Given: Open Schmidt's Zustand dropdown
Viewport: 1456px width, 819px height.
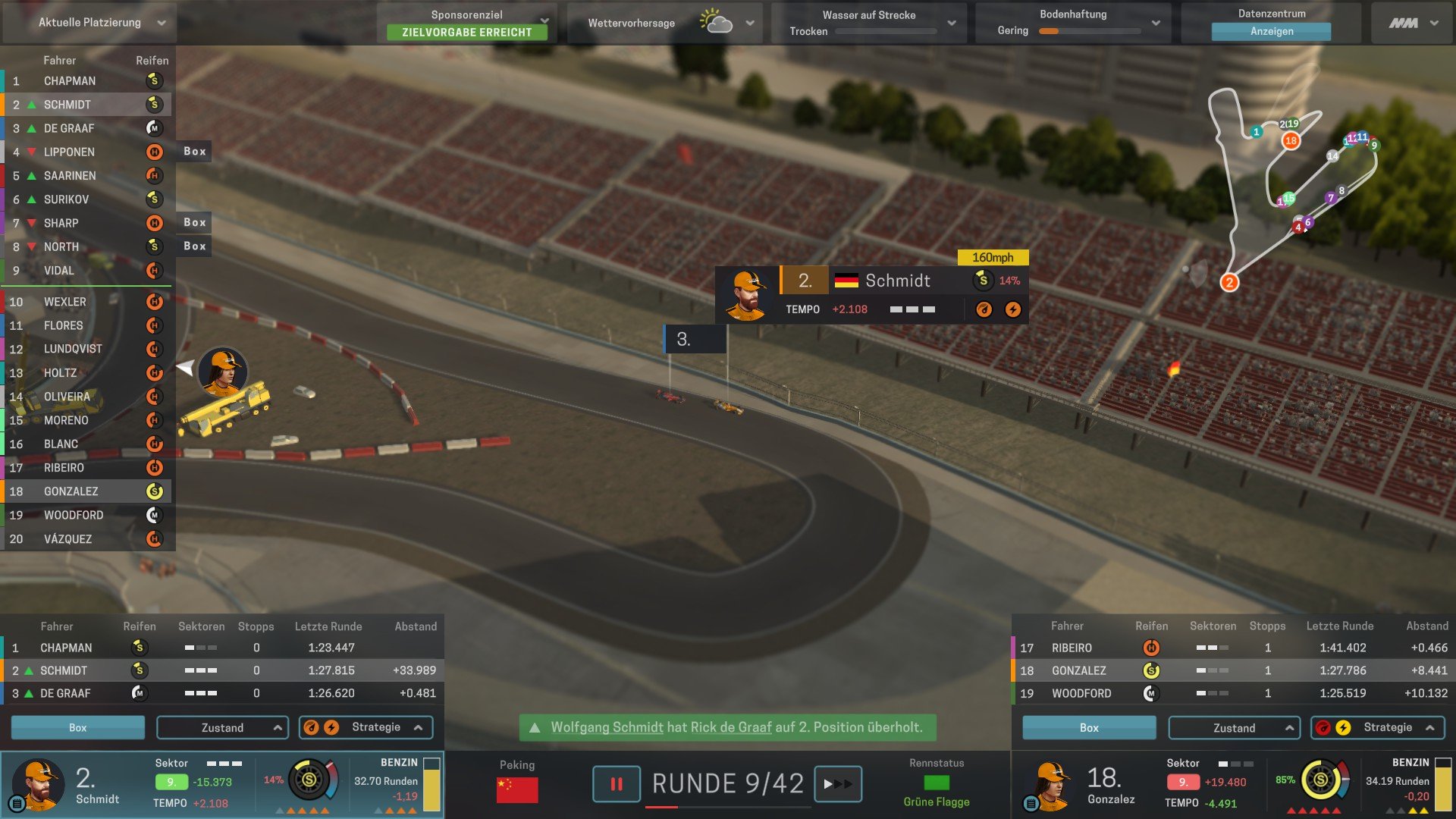Looking at the screenshot, I should coord(222,727).
